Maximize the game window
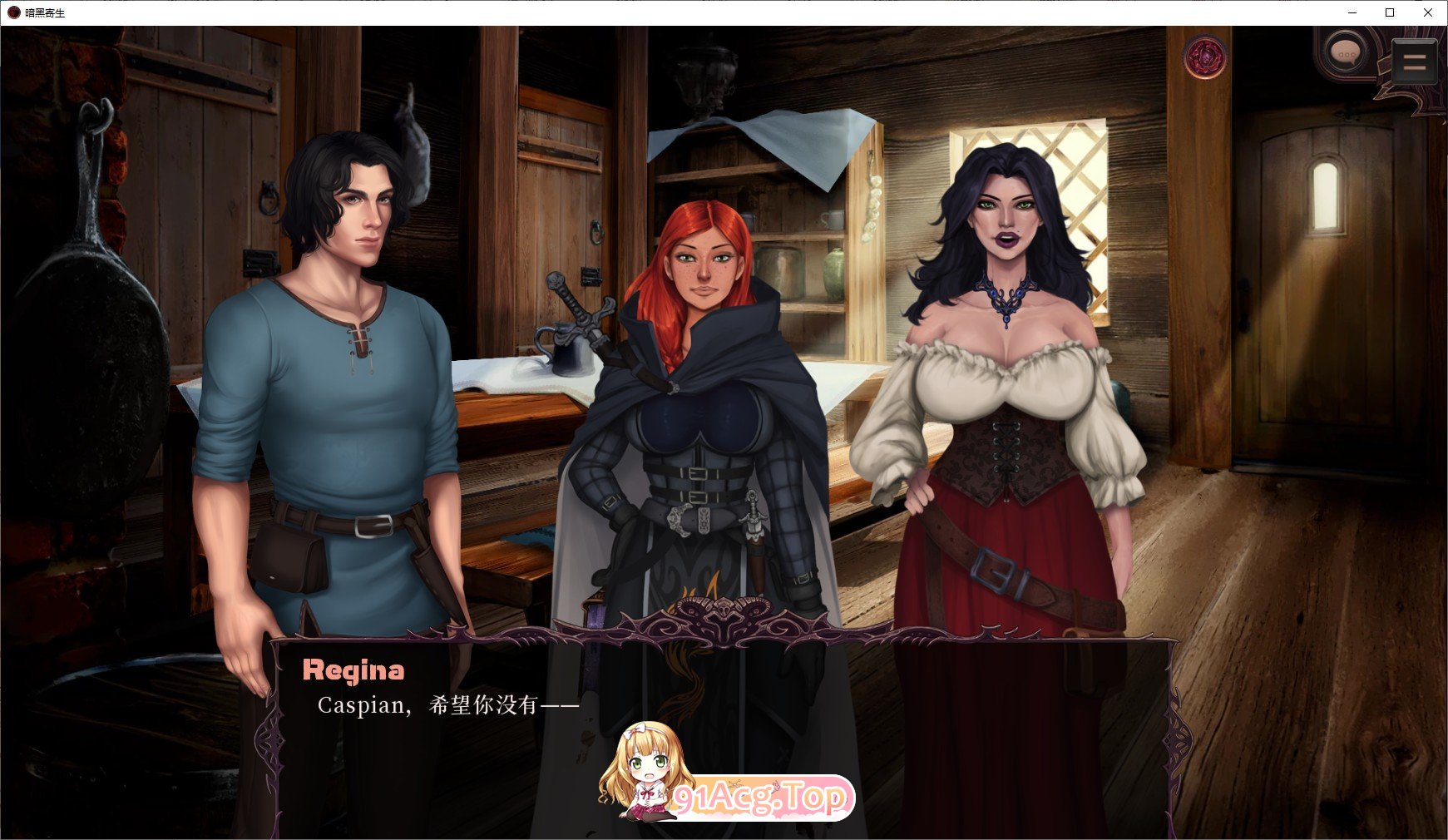Viewport: 1448px width, 840px height. click(x=1389, y=12)
